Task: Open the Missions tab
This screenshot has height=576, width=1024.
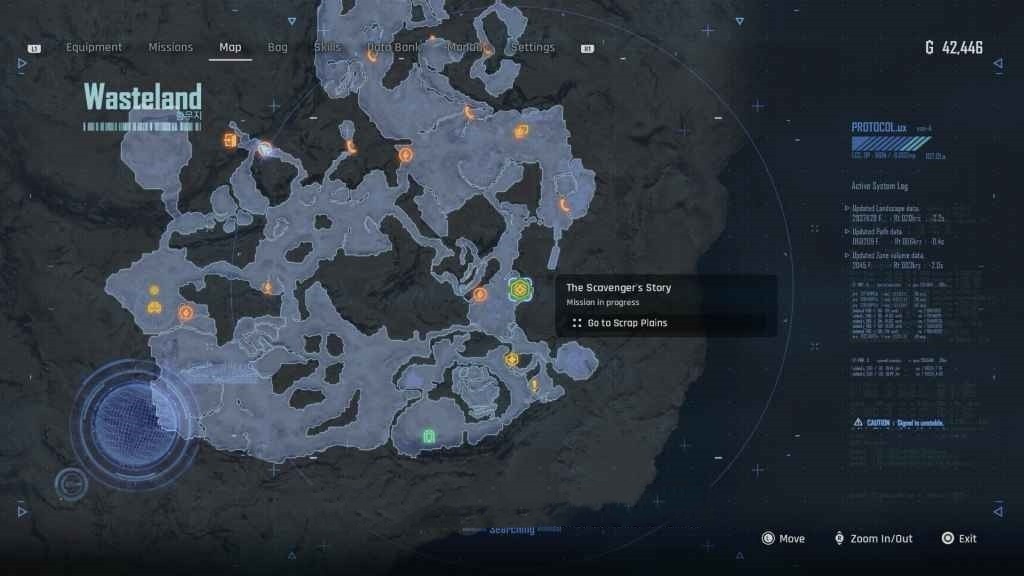Action: (171, 47)
